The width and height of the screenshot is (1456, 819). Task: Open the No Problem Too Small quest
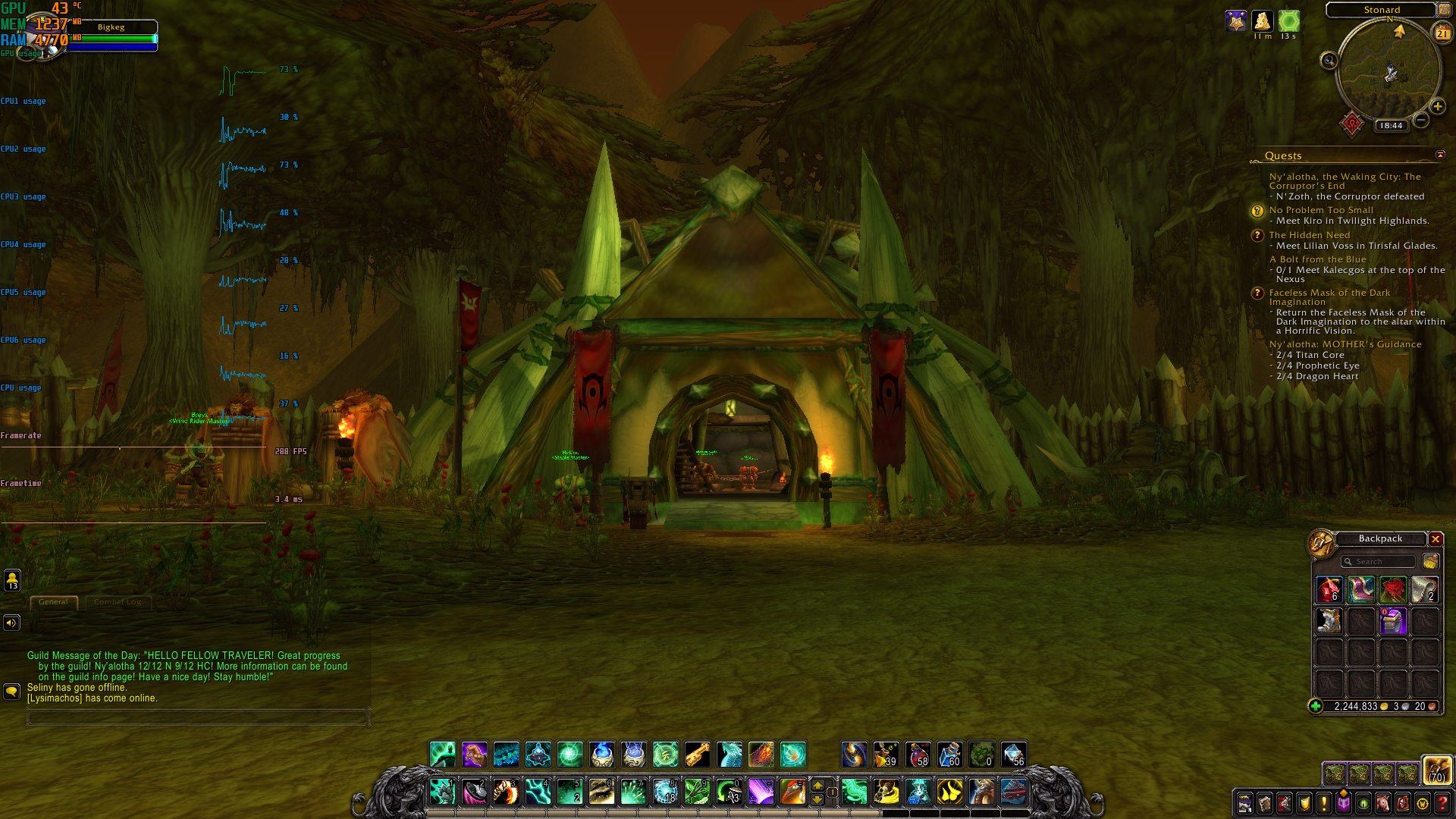[x=1321, y=210]
